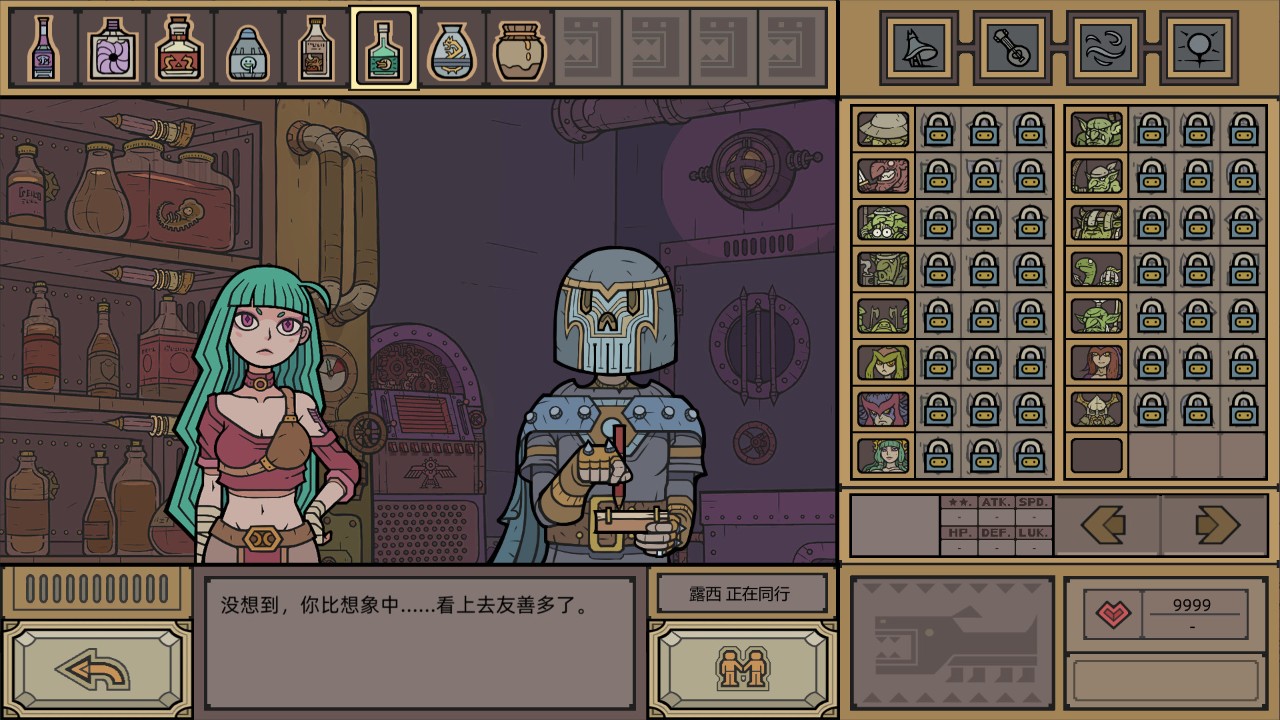Select the explorer in pith helmet portrait
Screen dimensions: 1280x720
(883, 129)
